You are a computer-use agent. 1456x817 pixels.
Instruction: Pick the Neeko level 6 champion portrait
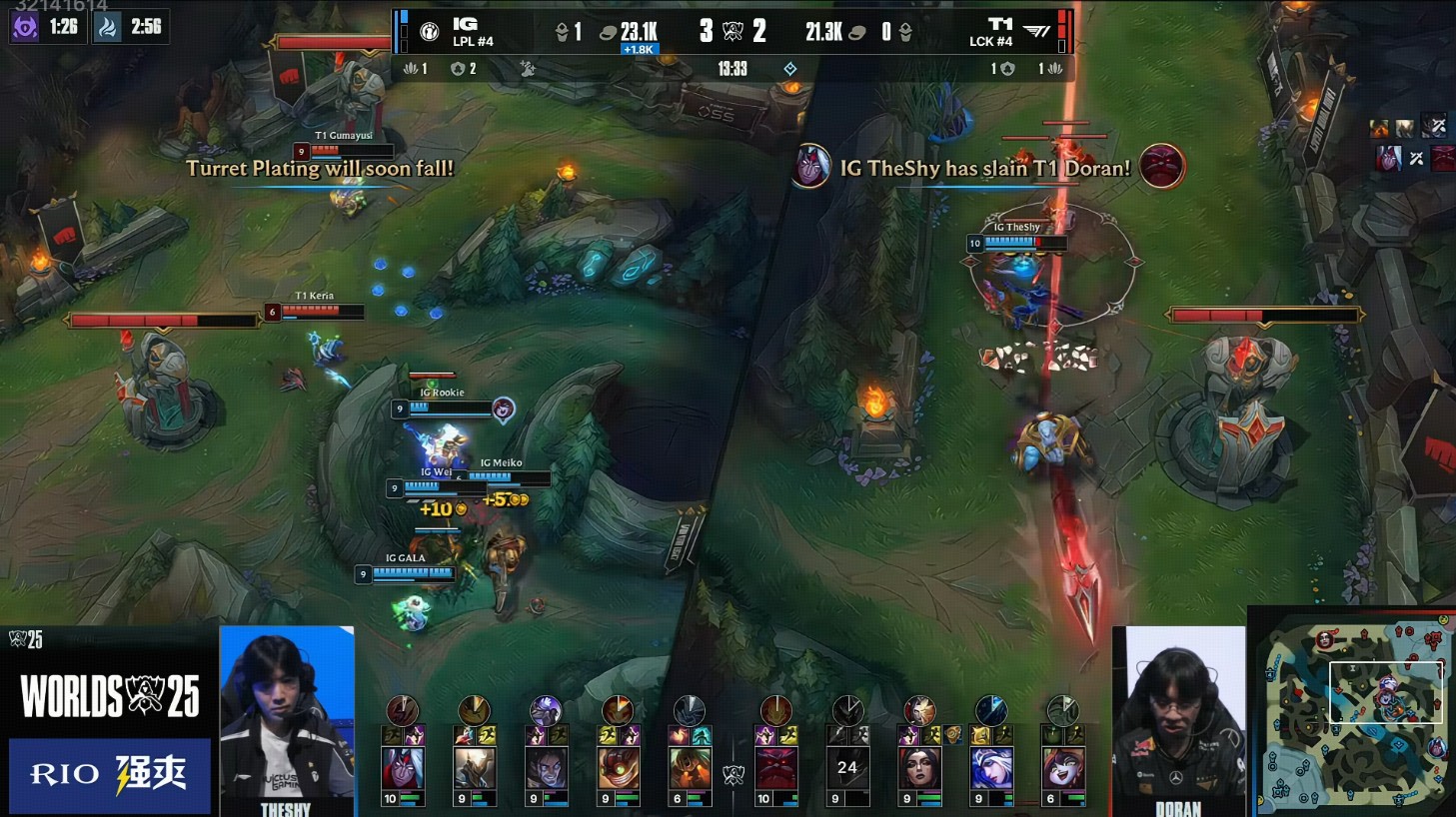tap(1062, 767)
